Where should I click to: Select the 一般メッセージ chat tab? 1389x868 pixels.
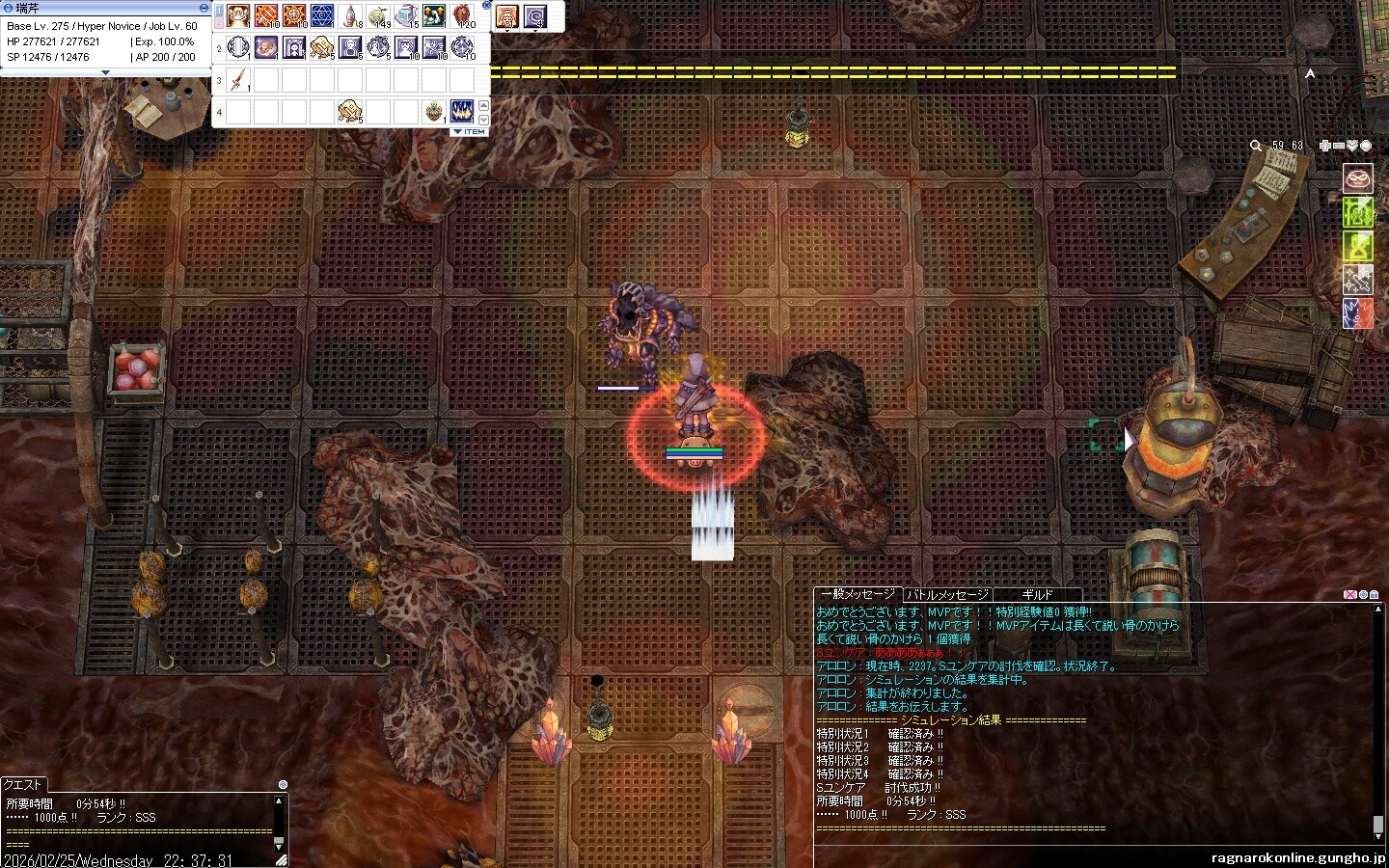point(857,595)
